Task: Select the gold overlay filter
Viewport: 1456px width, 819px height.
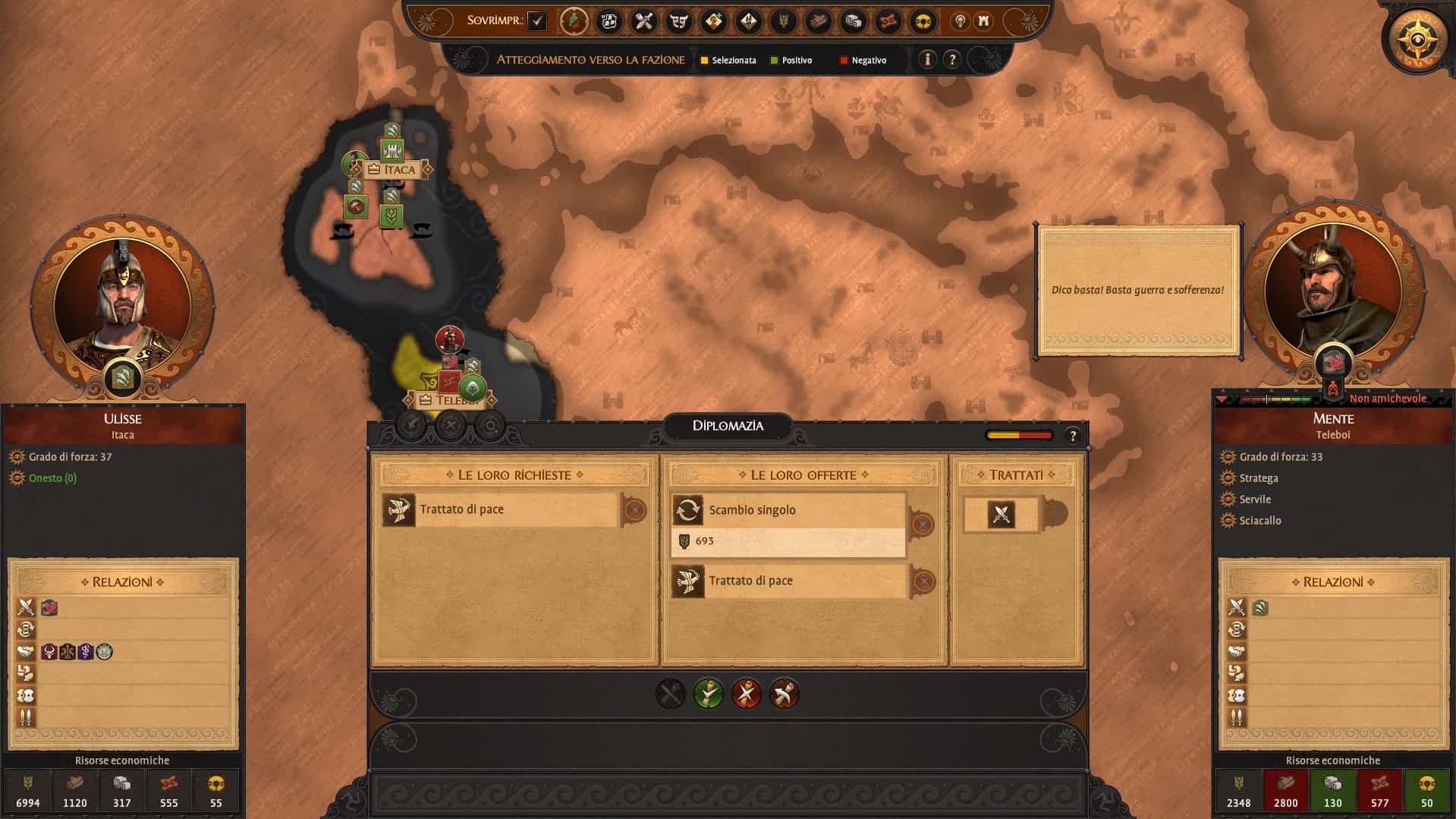Action: pyautogui.click(x=923, y=21)
